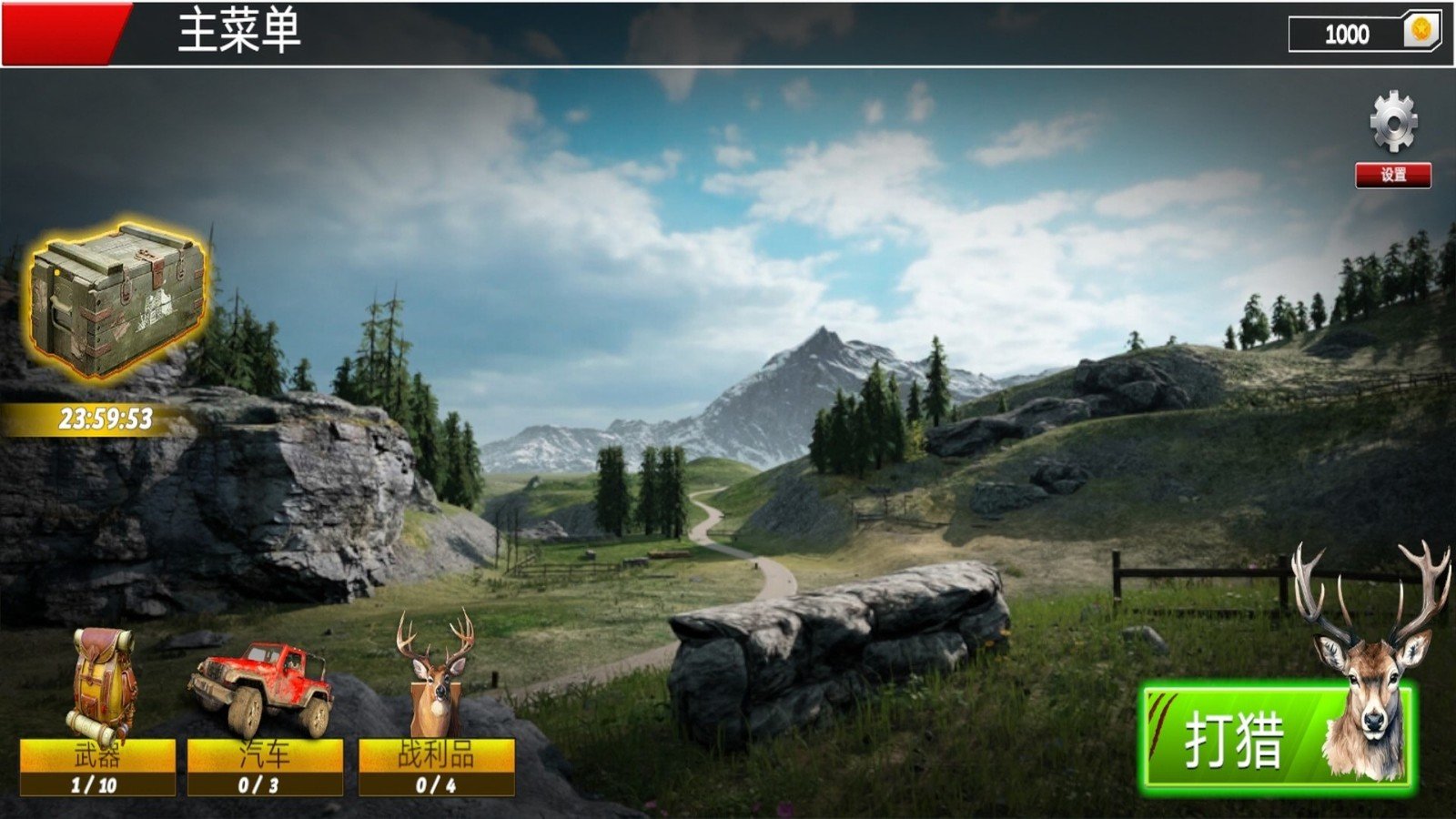1456x819 pixels.
Task: Open the settings gear icon
Action: (1393, 123)
